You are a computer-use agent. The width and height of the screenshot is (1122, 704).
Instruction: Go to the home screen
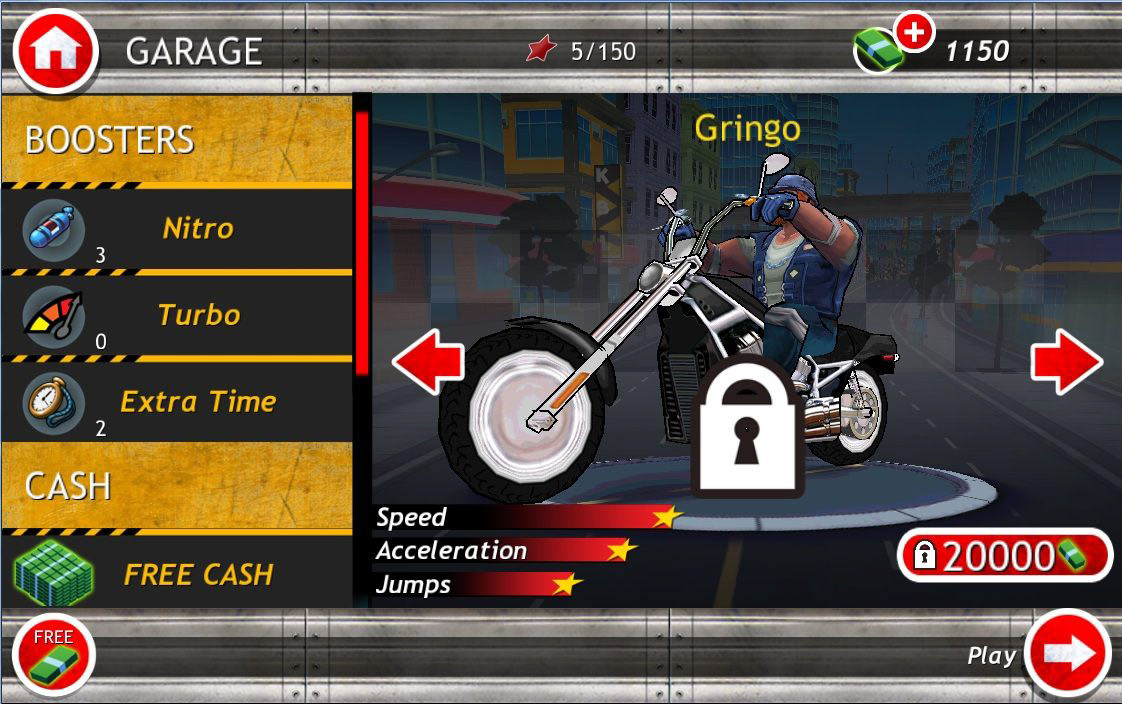[55, 50]
